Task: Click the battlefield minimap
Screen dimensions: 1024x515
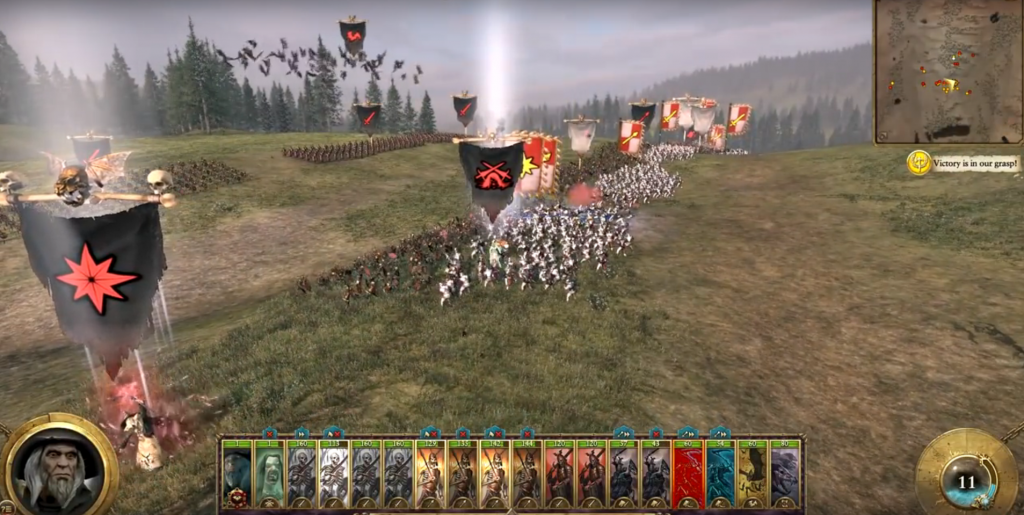Action: (x=946, y=72)
